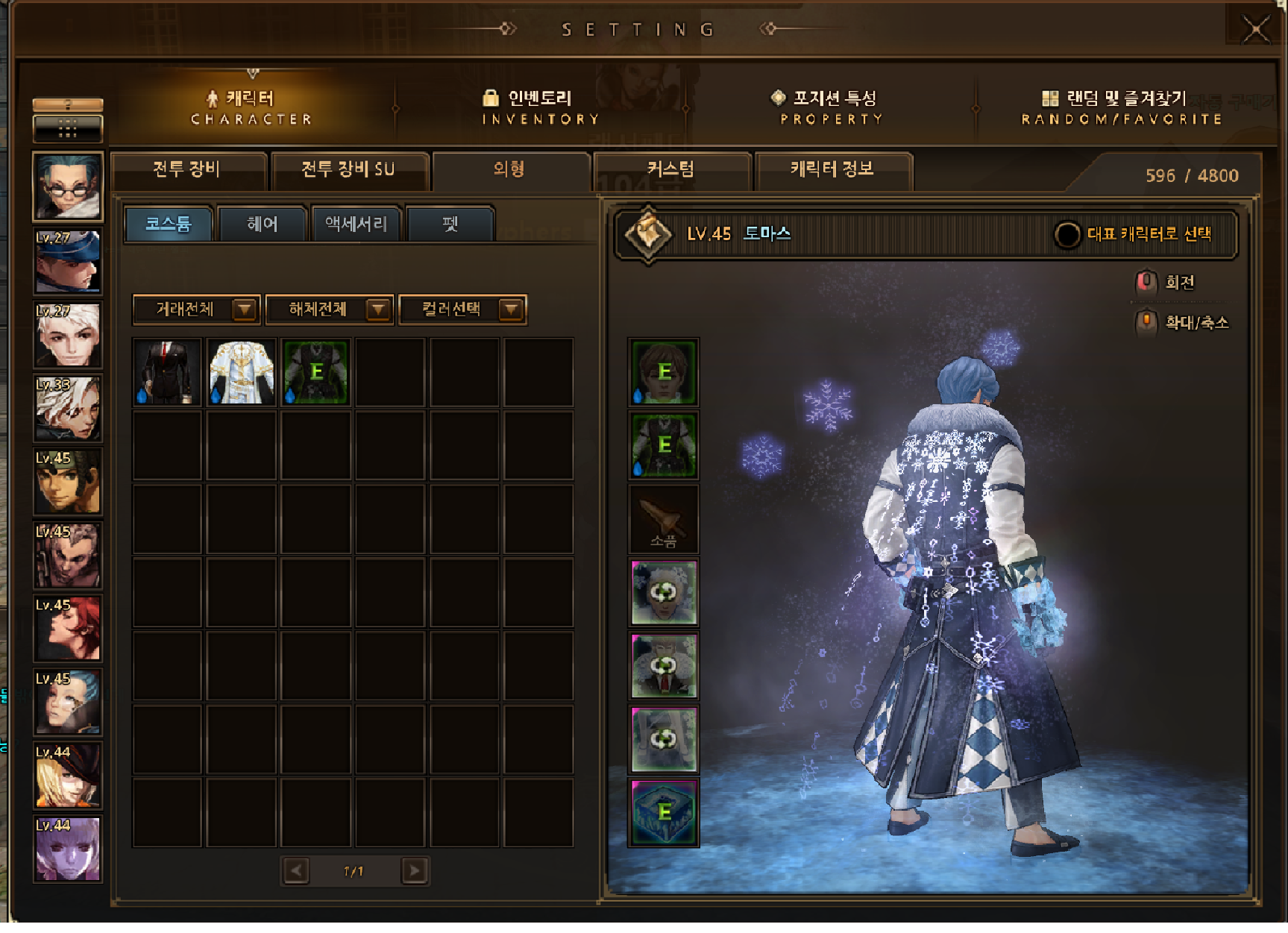Select the 펫 sub-tab
The width and height of the screenshot is (1288, 933).
point(450,224)
